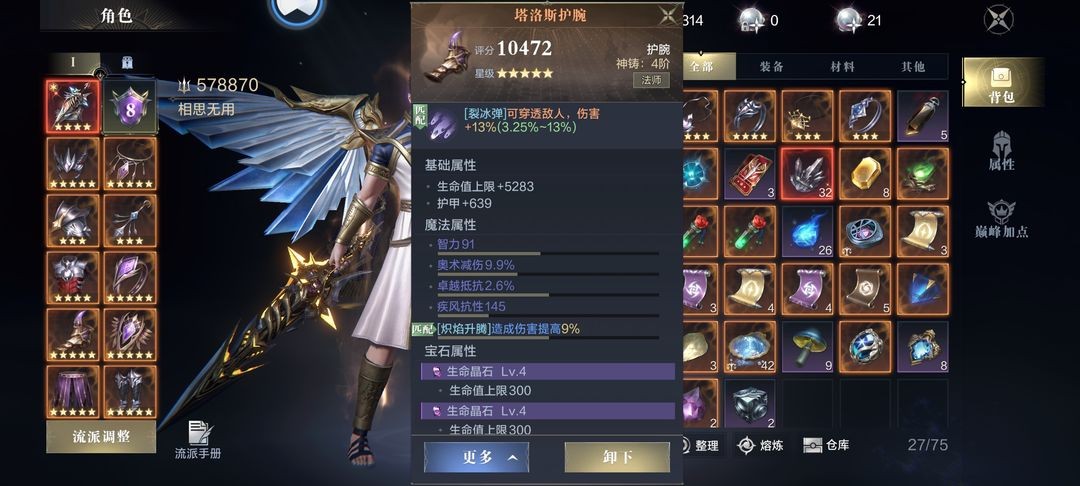
Task: Unequip the item with 卸下
Action: tap(617, 457)
